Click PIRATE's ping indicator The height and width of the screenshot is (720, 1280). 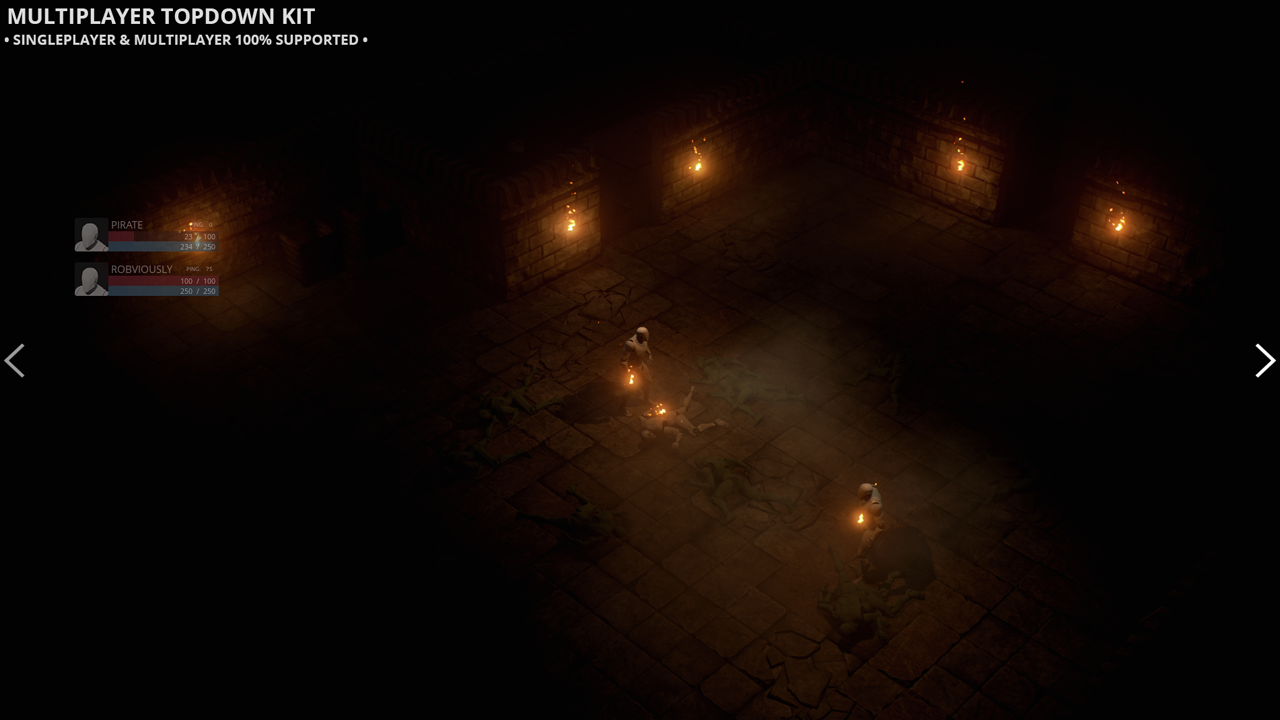tap(200, 225)
